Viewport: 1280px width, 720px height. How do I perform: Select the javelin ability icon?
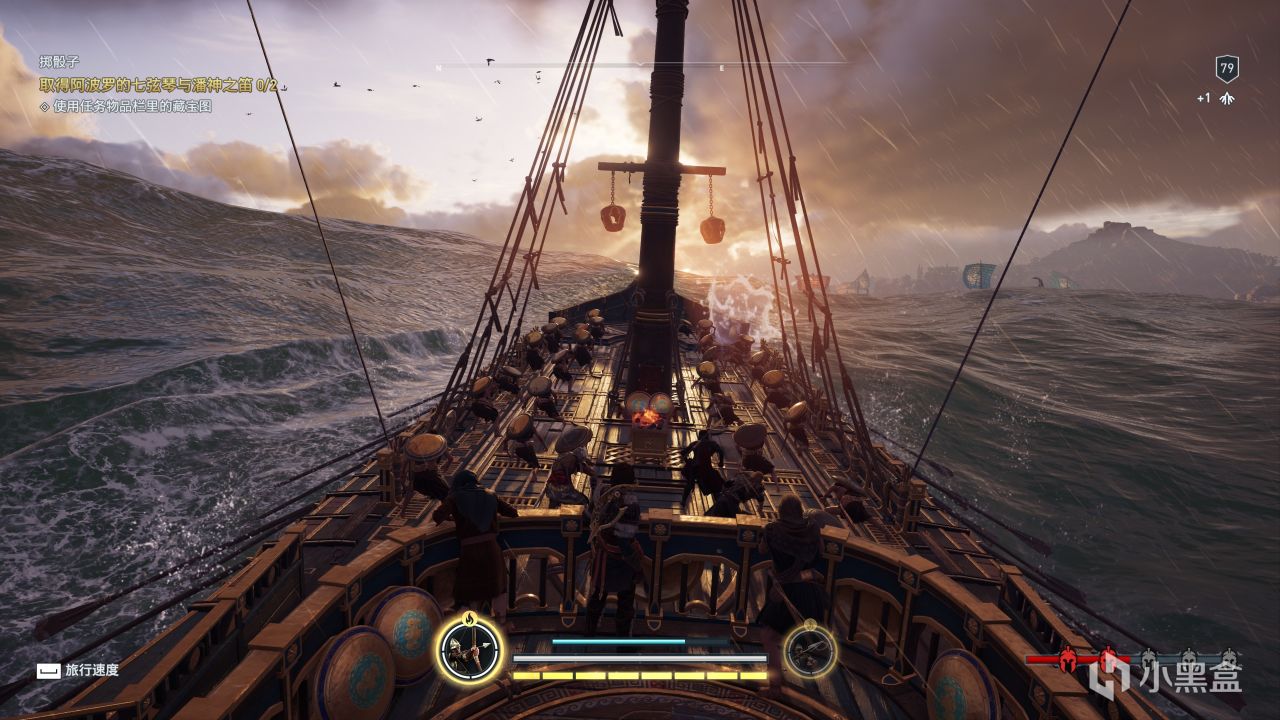click(x=809, y=650)
